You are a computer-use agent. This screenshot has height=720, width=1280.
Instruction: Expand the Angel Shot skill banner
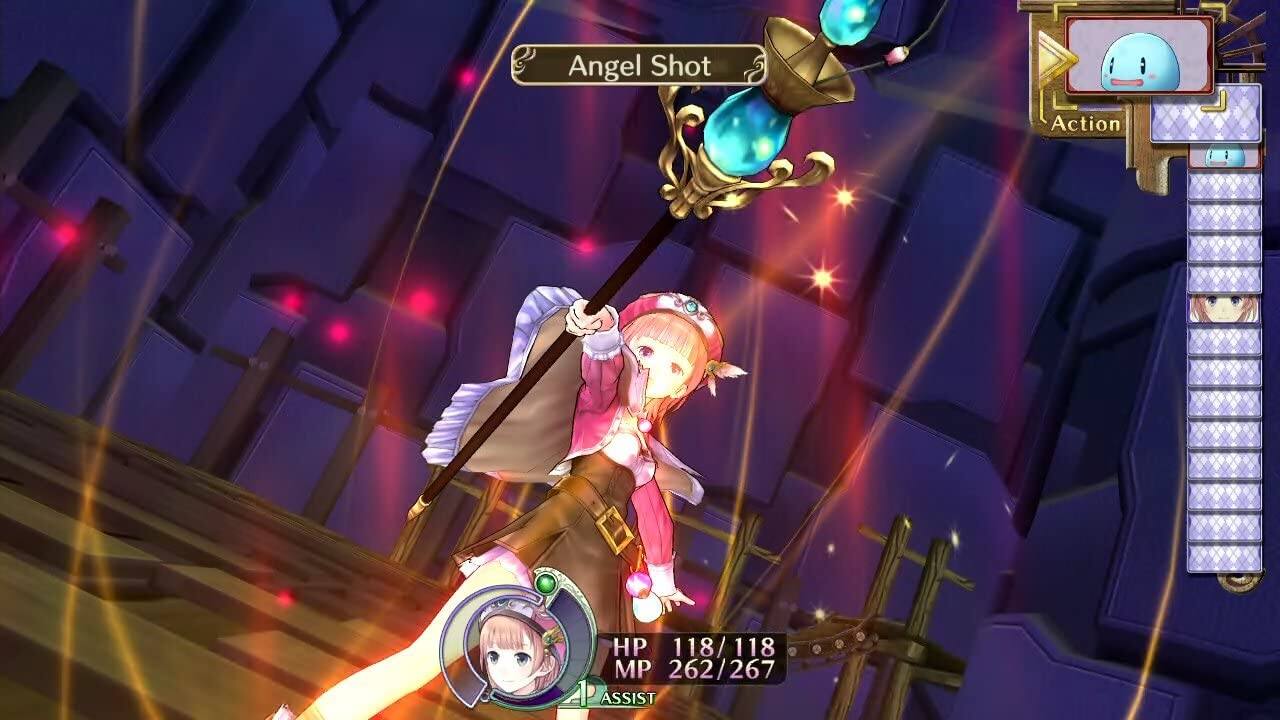640,66
